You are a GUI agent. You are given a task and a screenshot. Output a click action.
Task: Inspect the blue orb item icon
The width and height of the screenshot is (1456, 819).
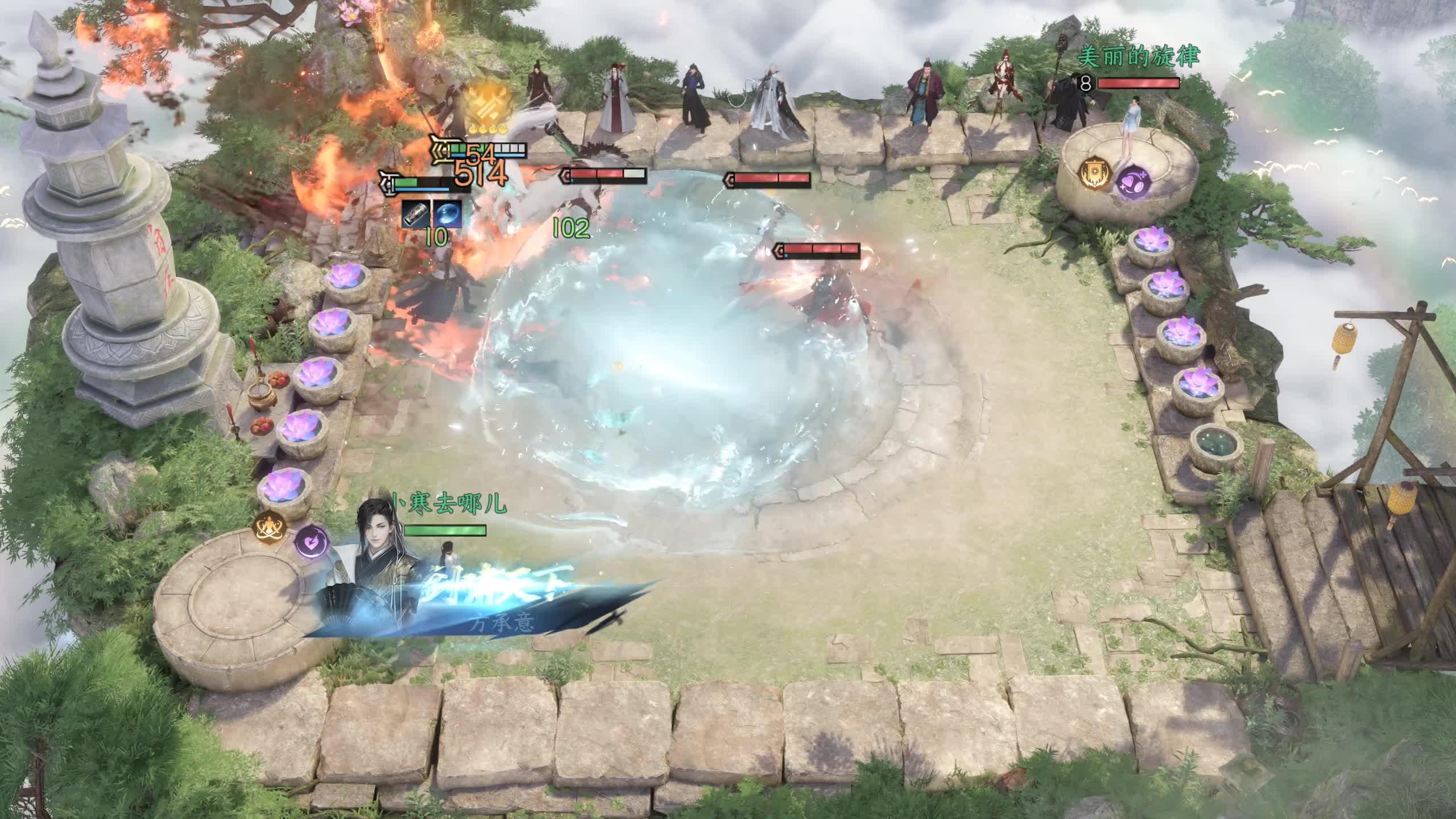(448, 213)
